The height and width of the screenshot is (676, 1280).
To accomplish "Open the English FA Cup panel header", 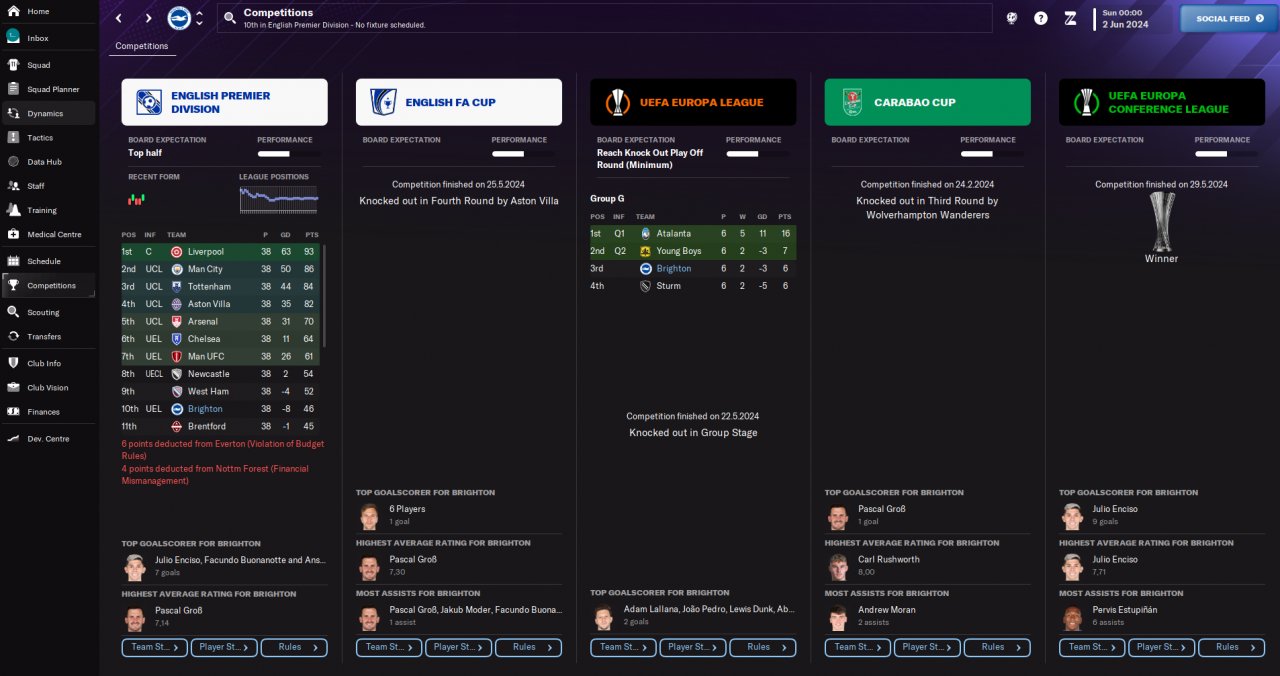I will click(458, 102).
